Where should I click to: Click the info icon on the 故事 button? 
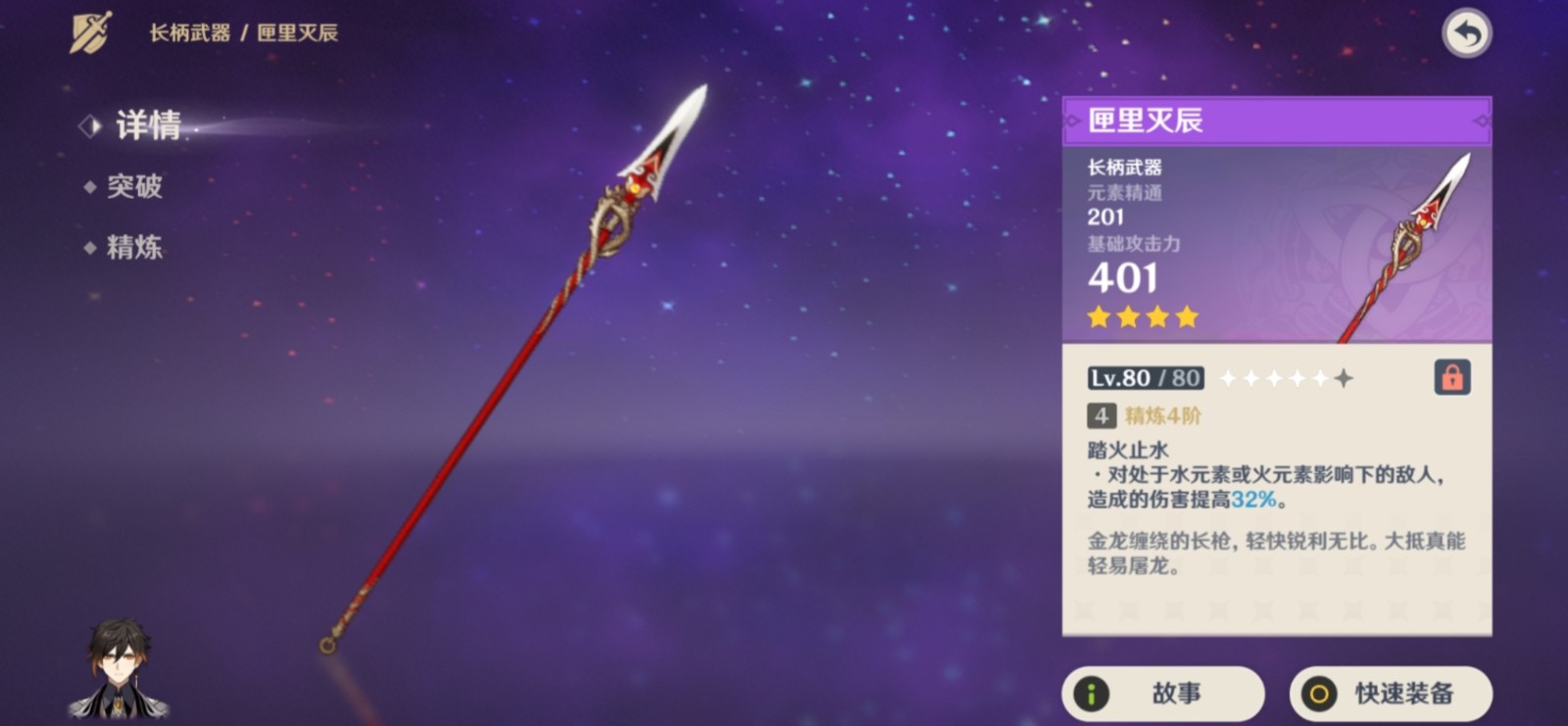click(x=1091, y=693)
